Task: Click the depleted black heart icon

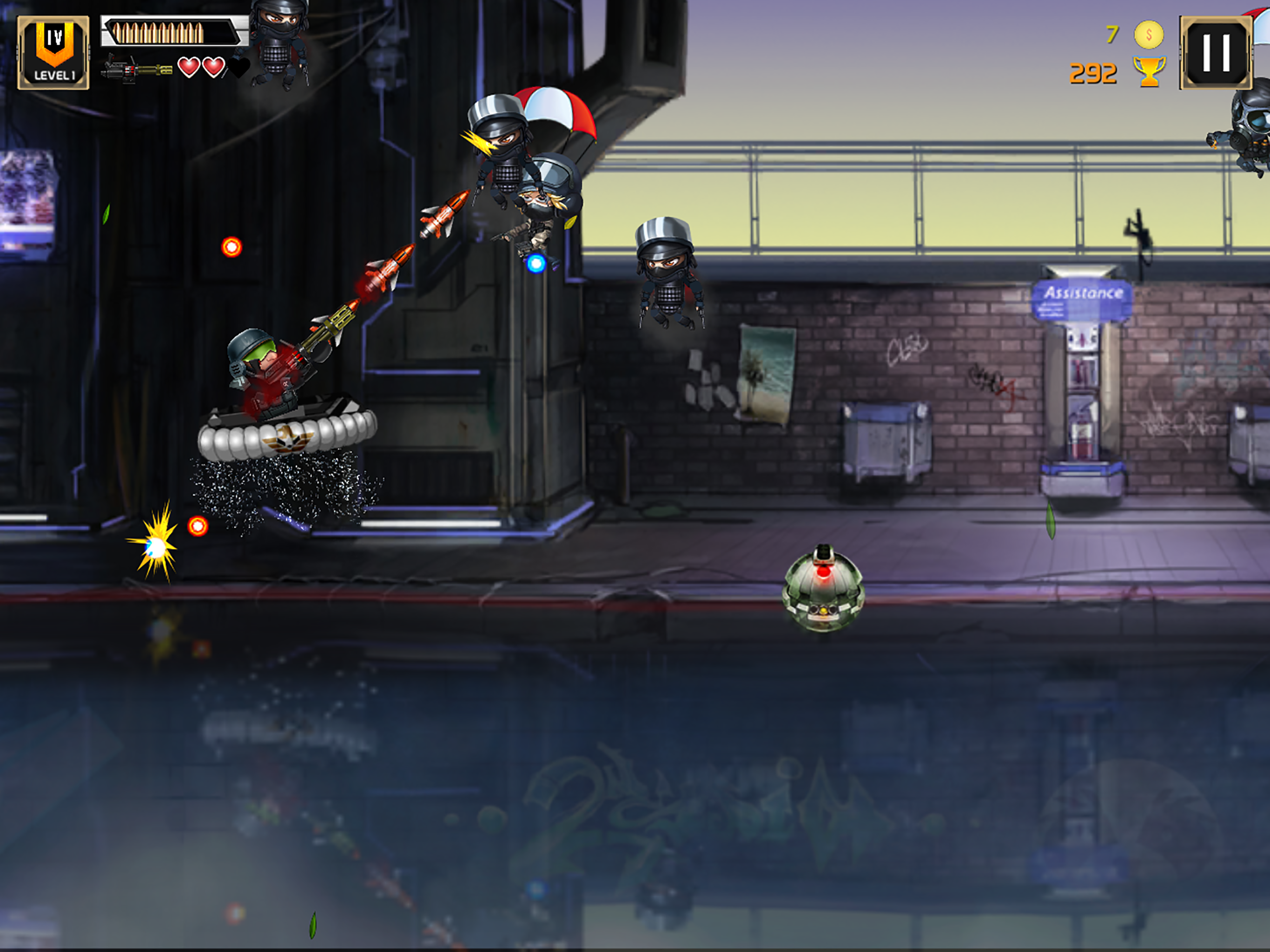Action: pos(238,68)
